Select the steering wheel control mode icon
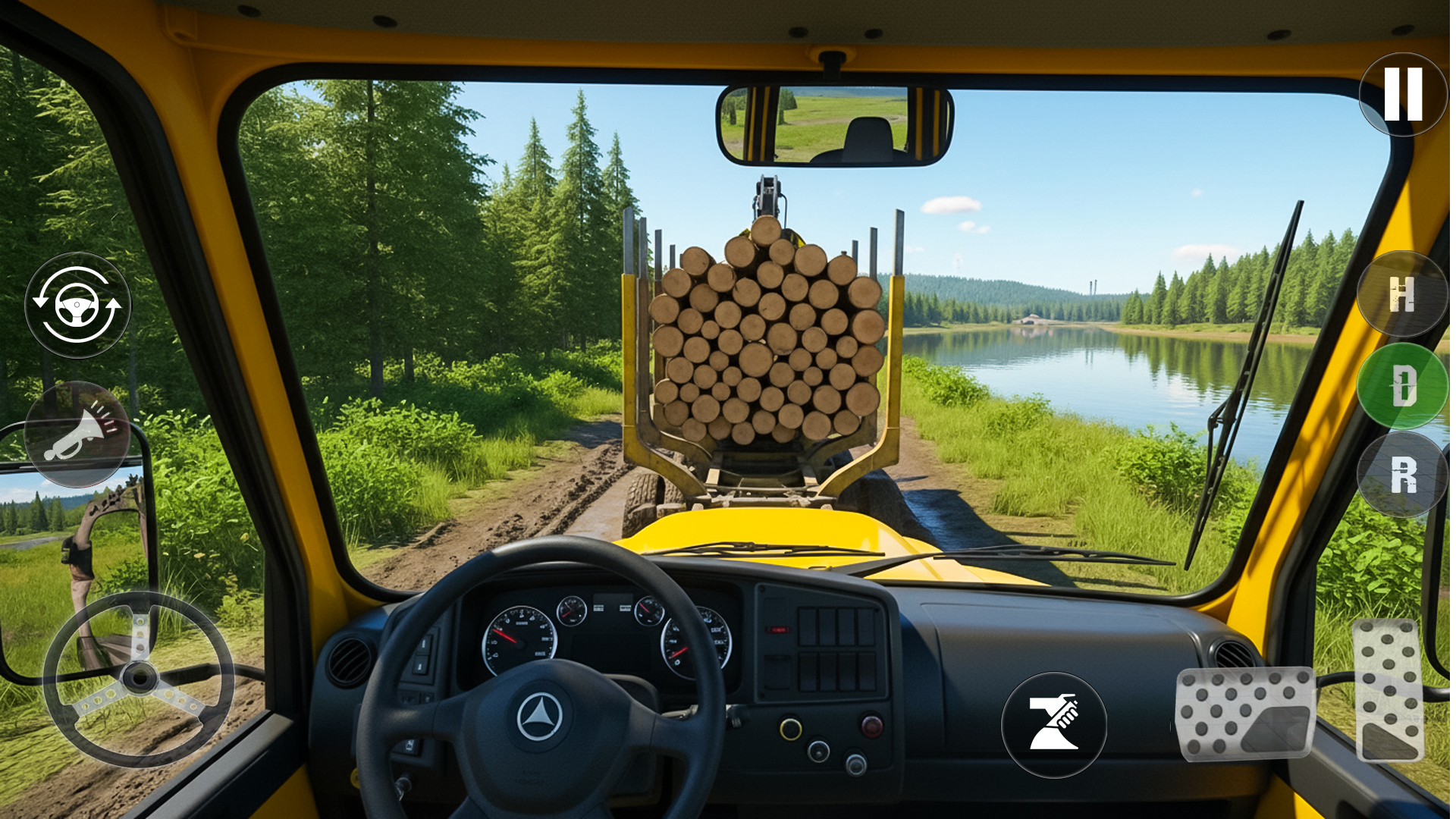Image resolution: width=1456 pixels, height=819 pixels. pos(79,306)
